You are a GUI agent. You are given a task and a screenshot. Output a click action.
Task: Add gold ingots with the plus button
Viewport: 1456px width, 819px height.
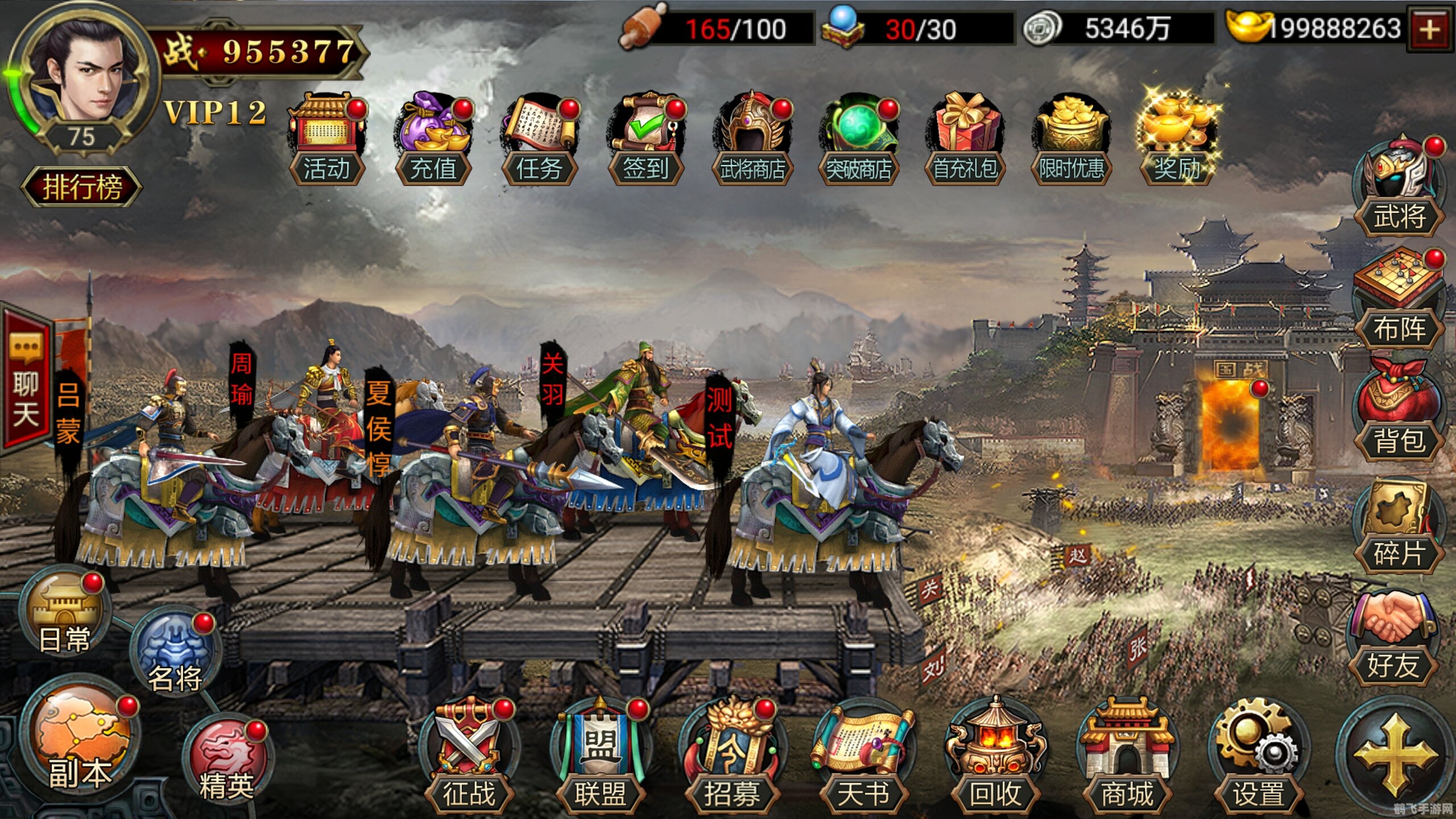[1430, 30]
